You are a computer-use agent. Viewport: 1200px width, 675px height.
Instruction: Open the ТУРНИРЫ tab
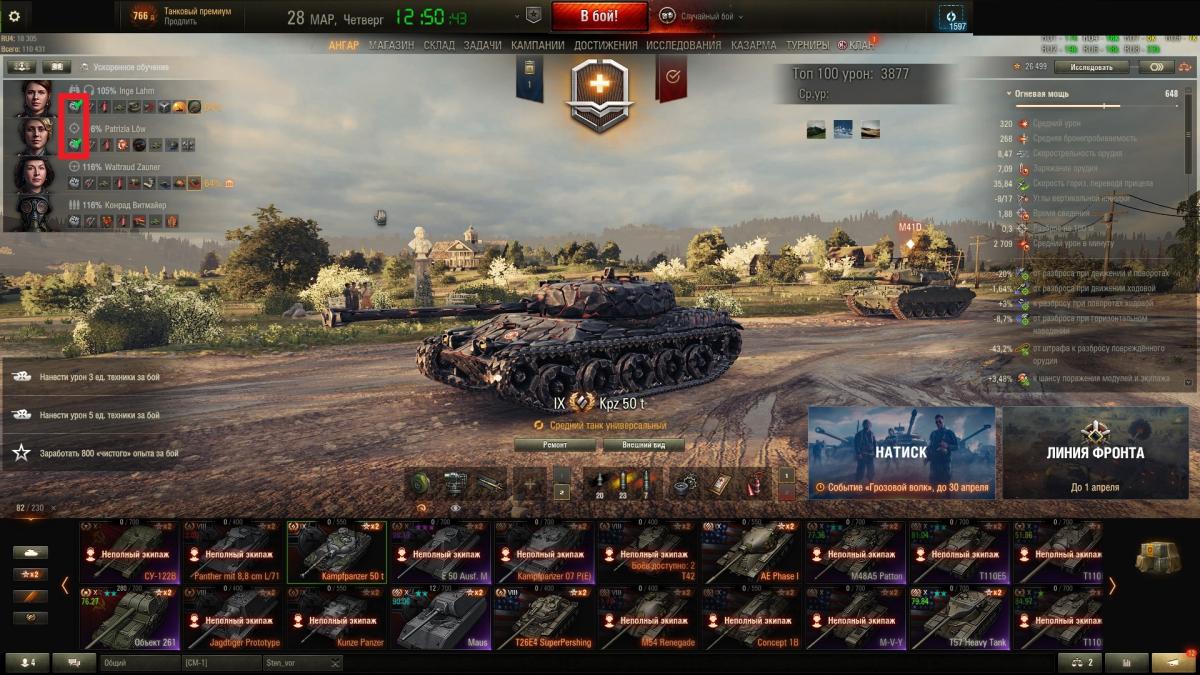pyautogui.click(x=807, y=45)
